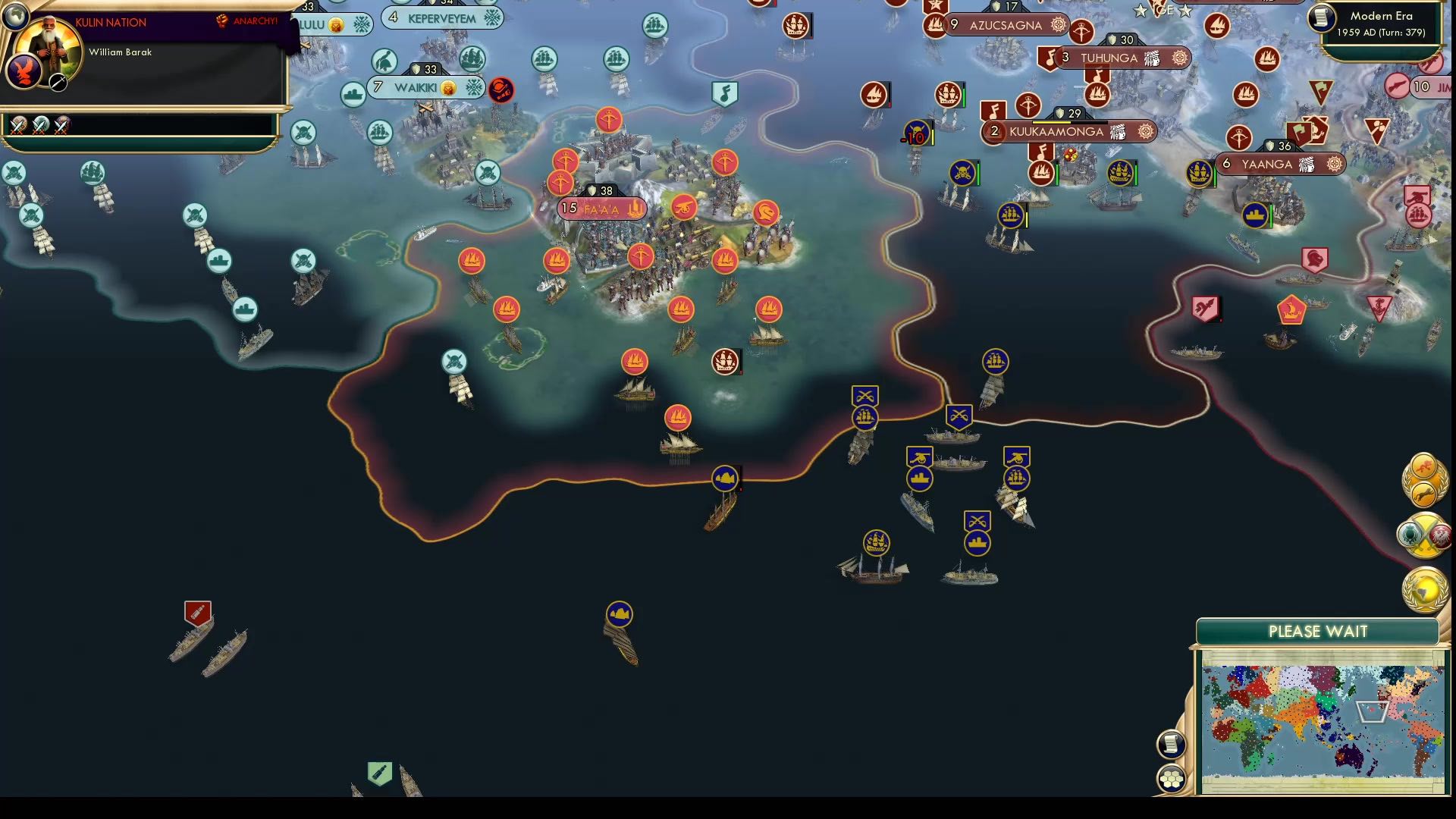Screen dimensions: 1456x819
Task: Click the PLEASE WAIT button
Action: tap(1317, 631)
